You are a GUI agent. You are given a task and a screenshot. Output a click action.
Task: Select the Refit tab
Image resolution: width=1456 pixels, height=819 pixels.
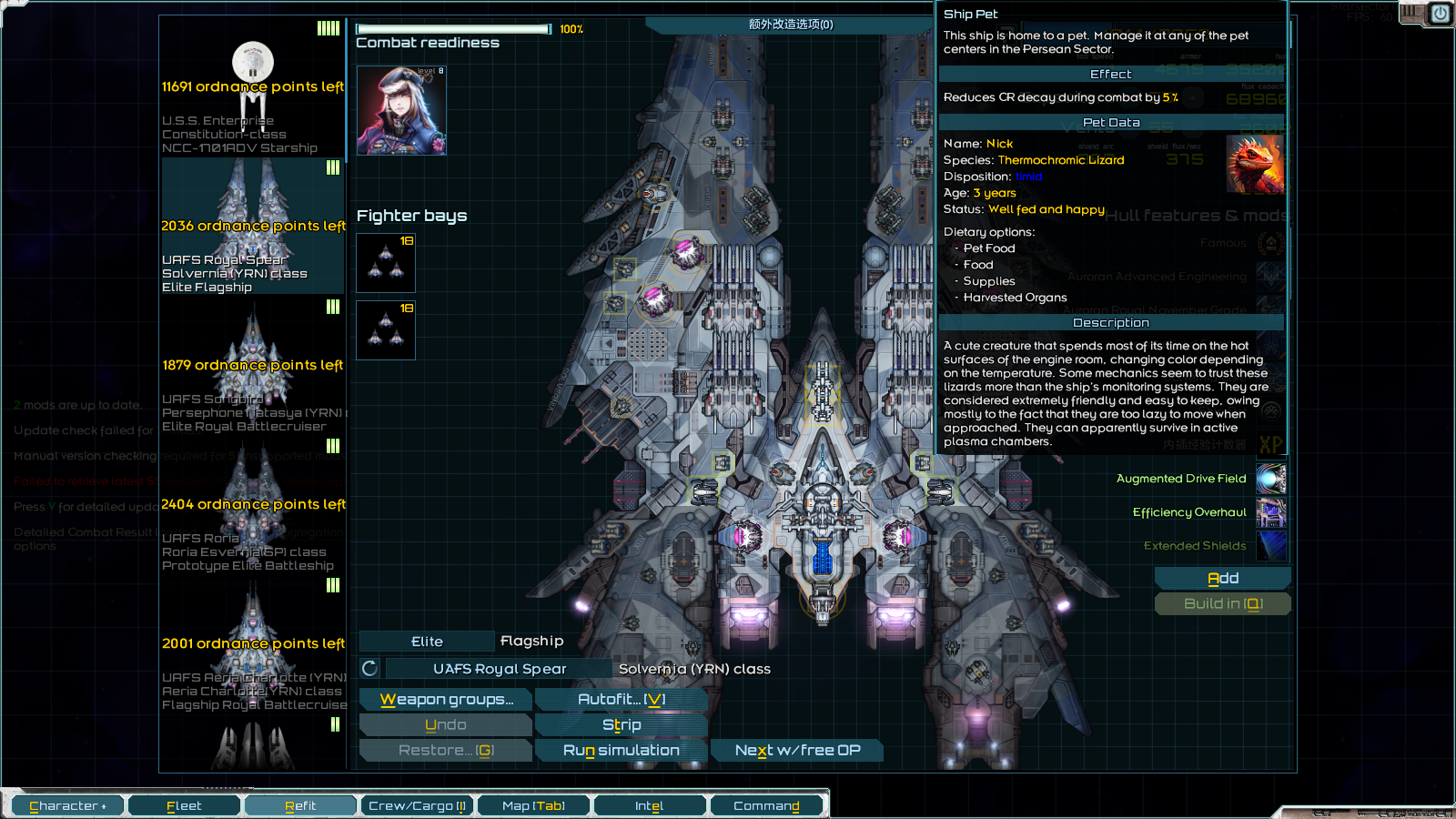coord(300,805)
